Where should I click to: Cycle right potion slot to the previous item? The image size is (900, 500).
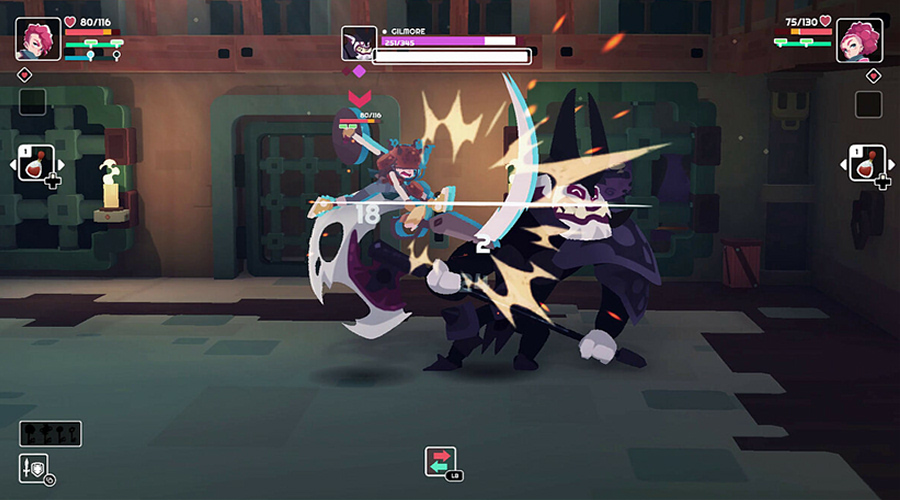point(843,164)
